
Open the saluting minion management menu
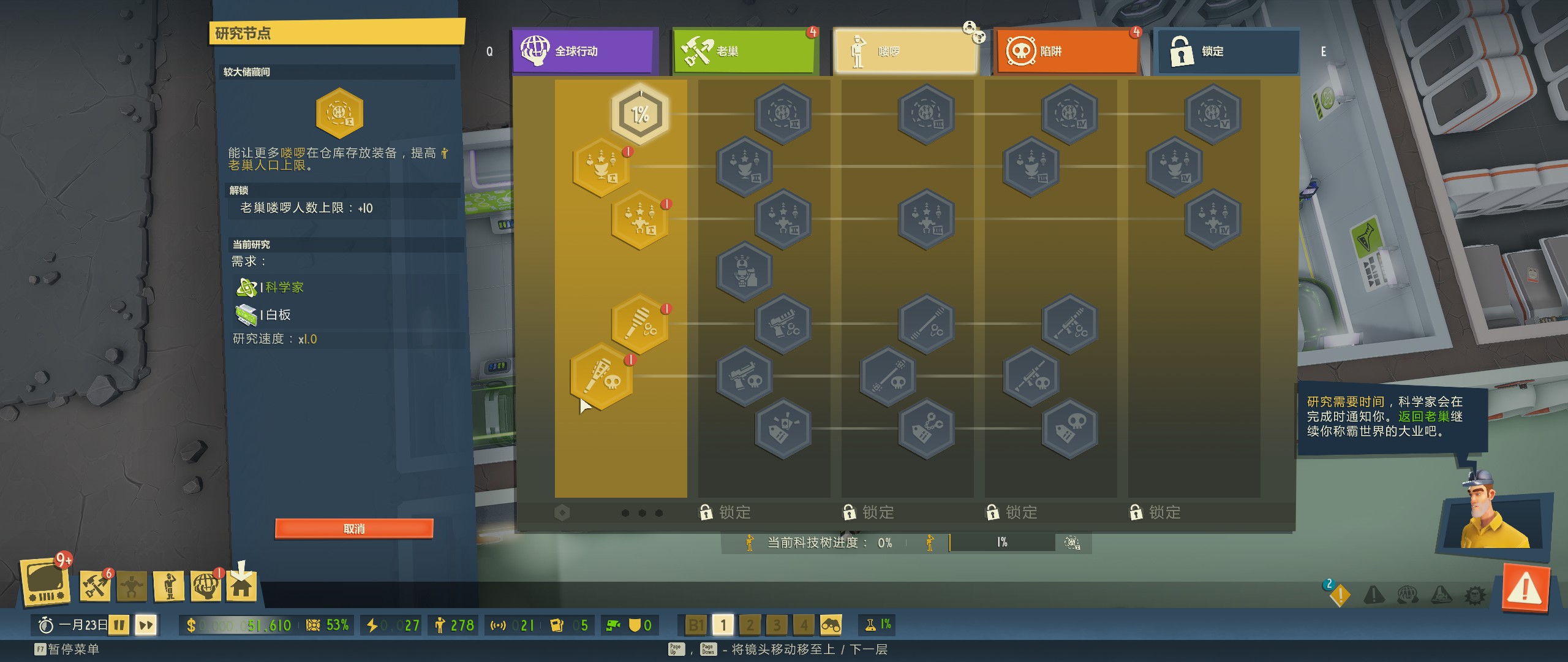click(169, 586)
